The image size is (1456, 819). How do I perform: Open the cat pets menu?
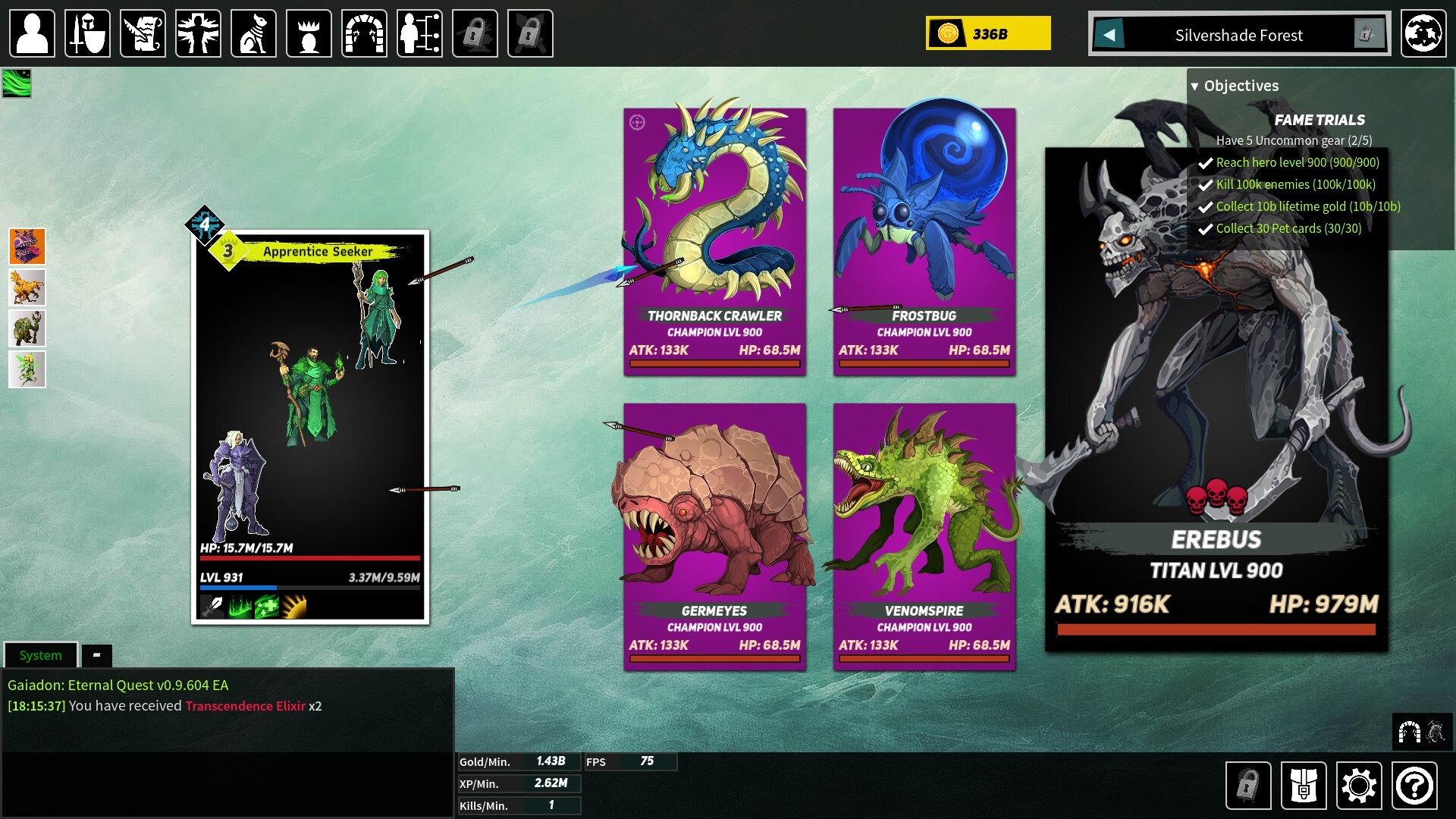coord(253,33)
